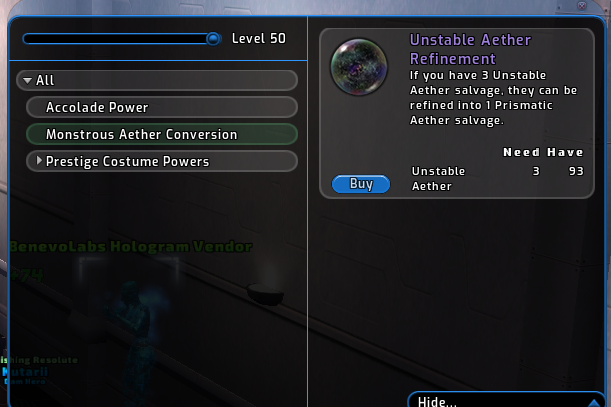Select the Unstable Aether Refinement orb icon
Image resolution: width=611 pixels, height=407 pixels.
pos(359,66)
